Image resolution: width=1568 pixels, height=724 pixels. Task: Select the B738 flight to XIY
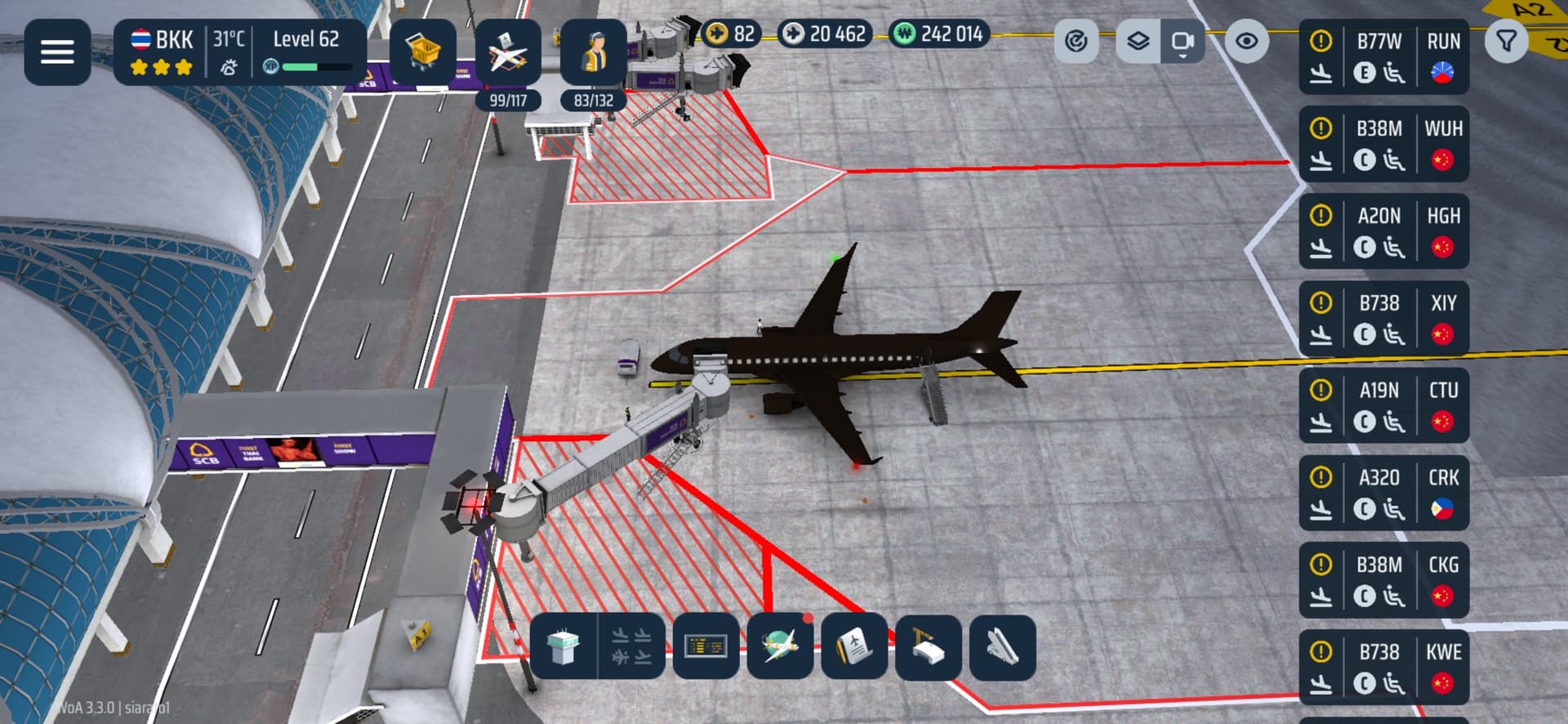[1383, 319]
